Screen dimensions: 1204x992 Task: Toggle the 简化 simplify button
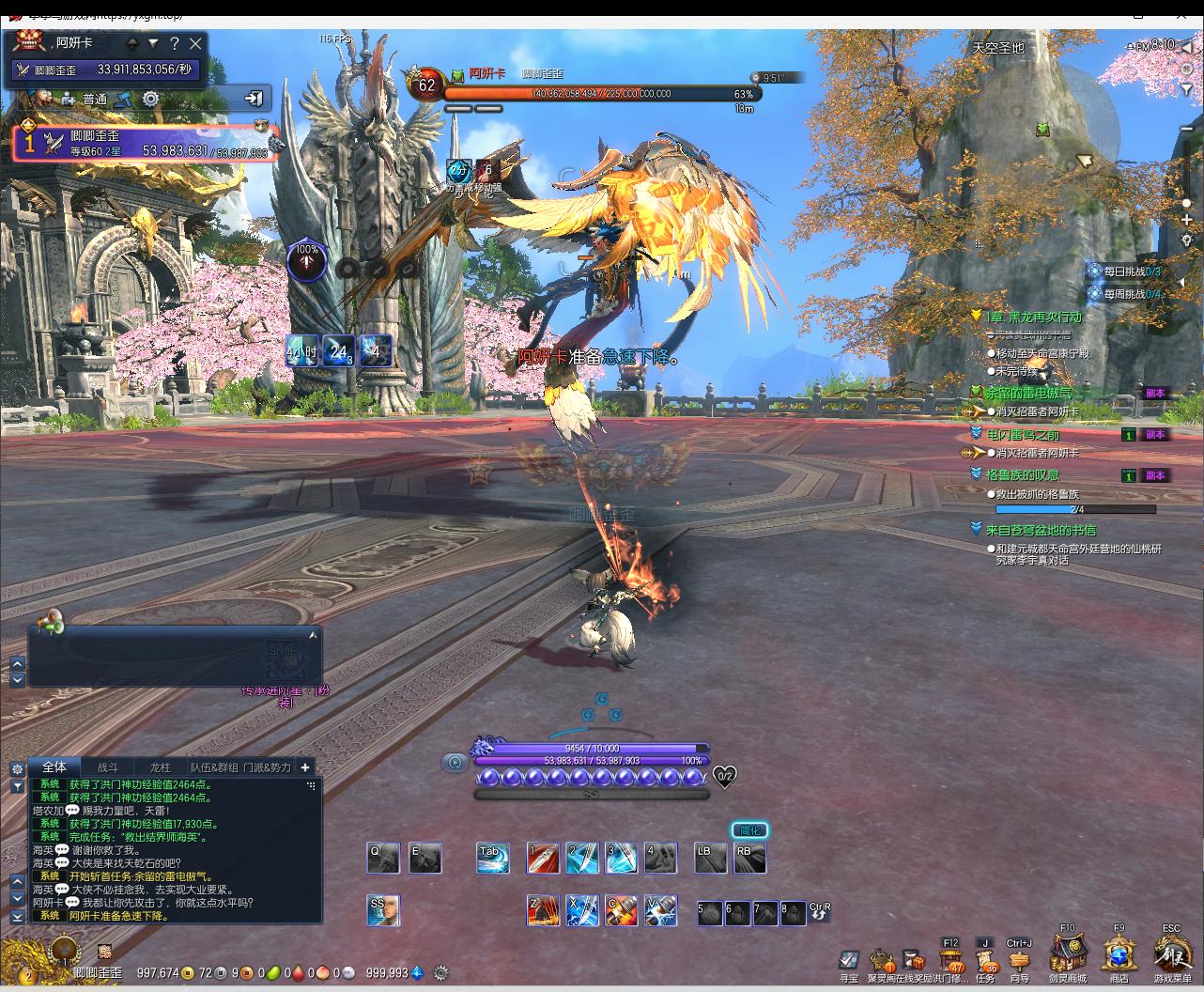(x=749, y=830)
